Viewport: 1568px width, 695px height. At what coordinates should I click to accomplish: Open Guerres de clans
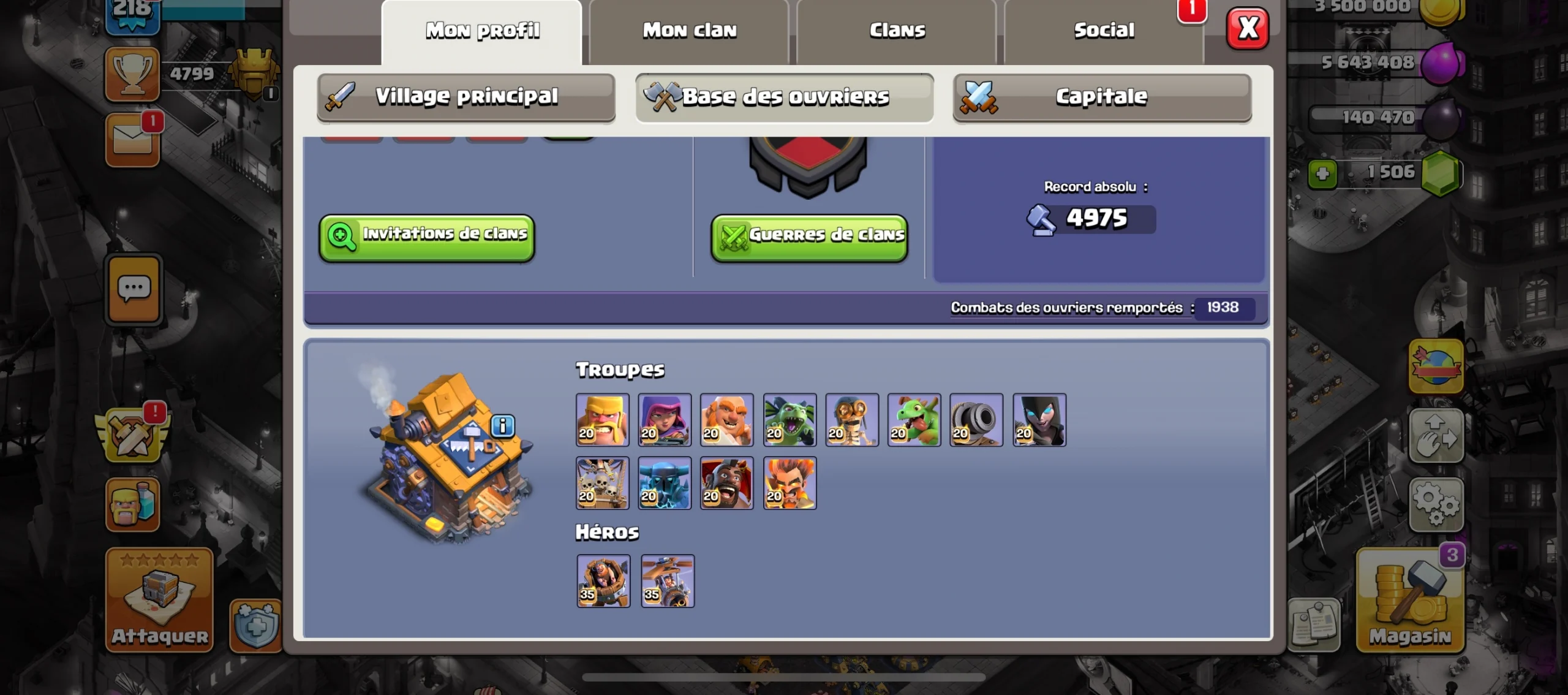(809, 238)
